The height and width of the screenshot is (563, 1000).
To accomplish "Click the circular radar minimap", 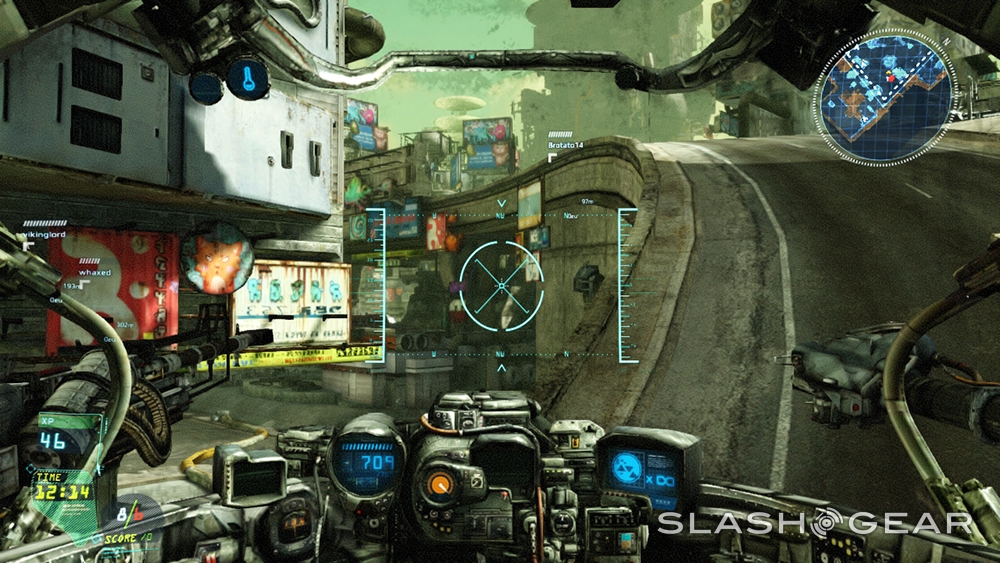I will pos(884,96).
